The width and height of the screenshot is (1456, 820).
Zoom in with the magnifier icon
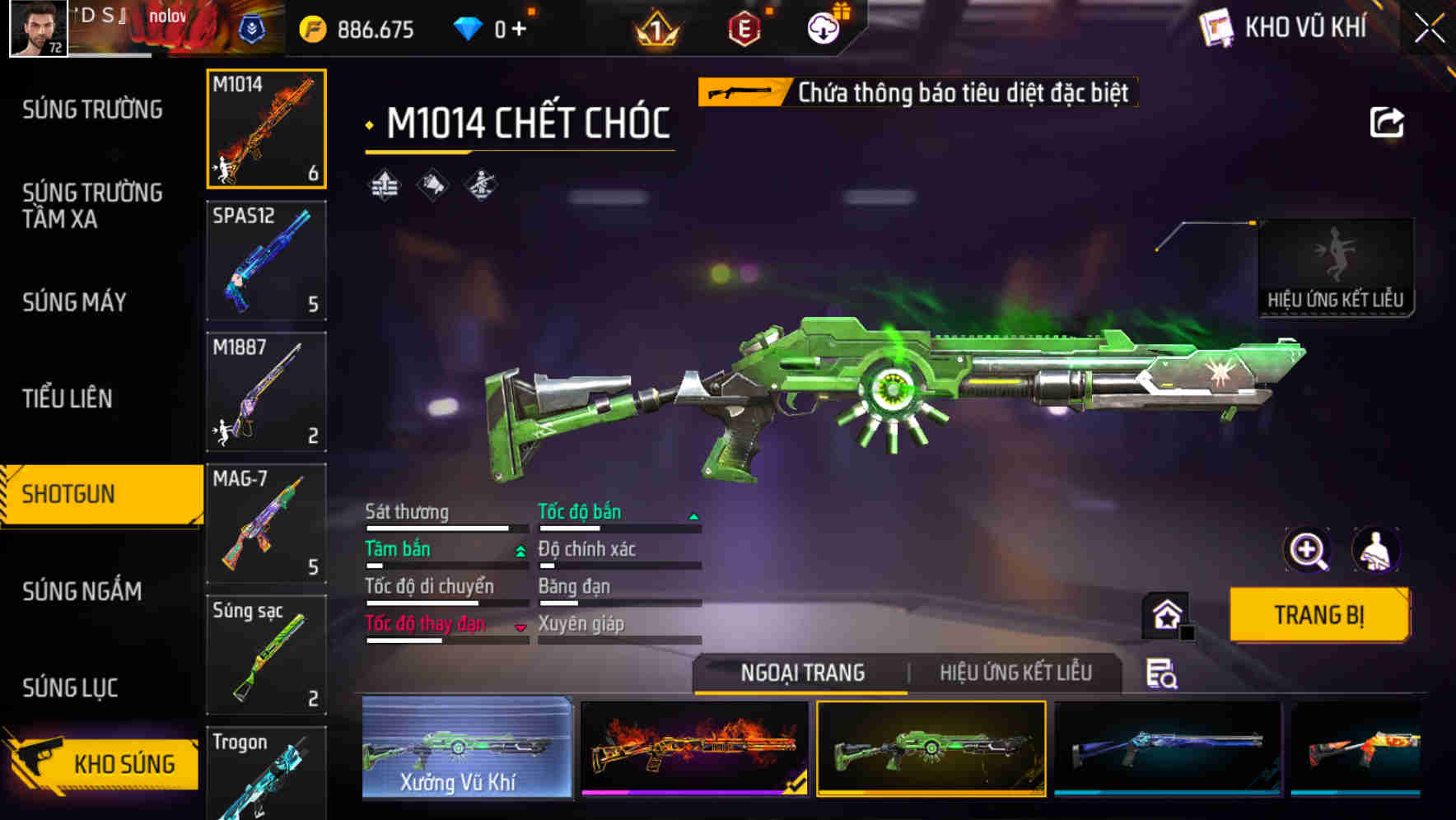(x=1307, y=550)
